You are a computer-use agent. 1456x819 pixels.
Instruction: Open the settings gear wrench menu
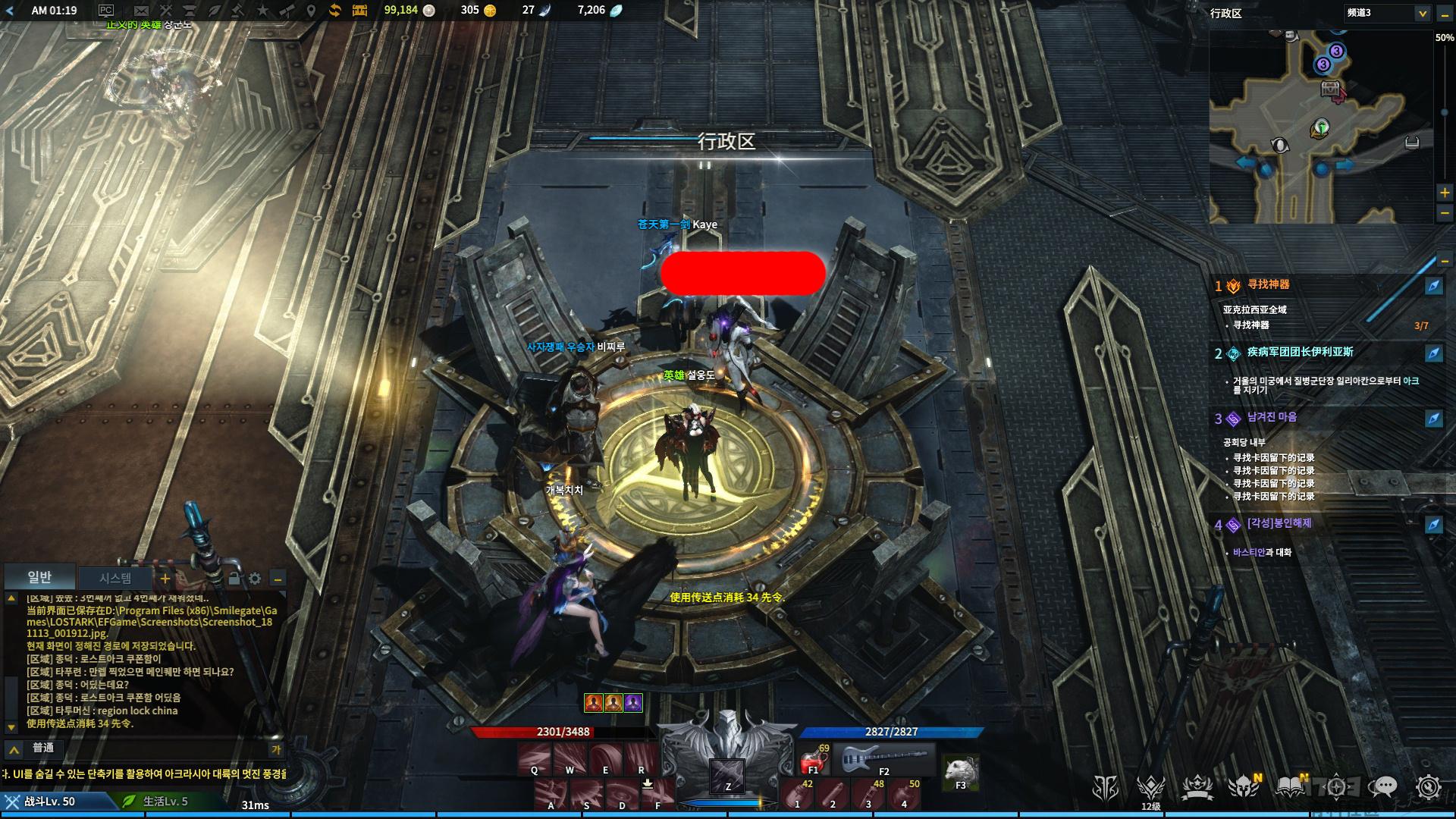click(x=1428, y=788)
